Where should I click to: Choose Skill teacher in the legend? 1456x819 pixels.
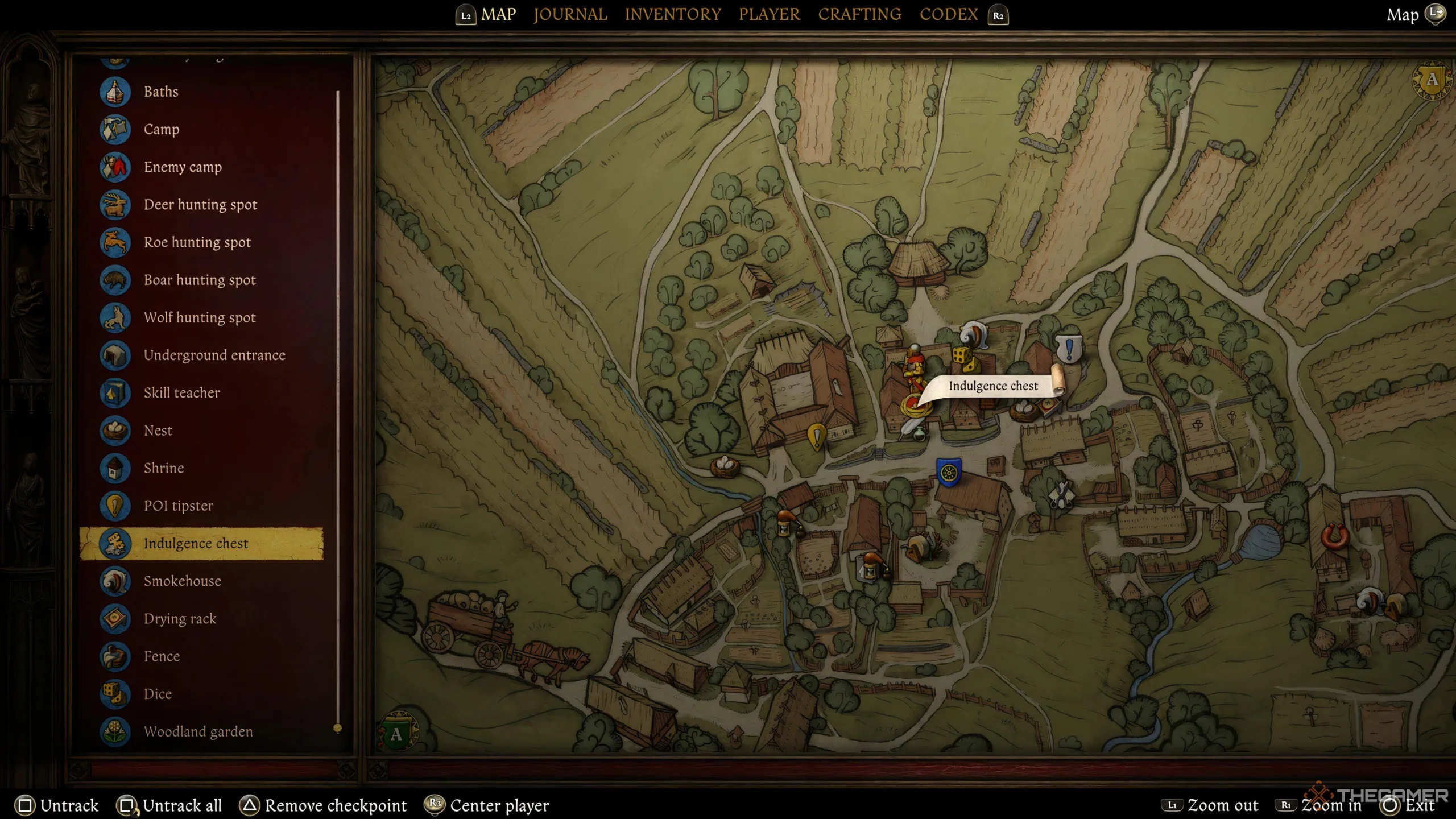(181, 393)
